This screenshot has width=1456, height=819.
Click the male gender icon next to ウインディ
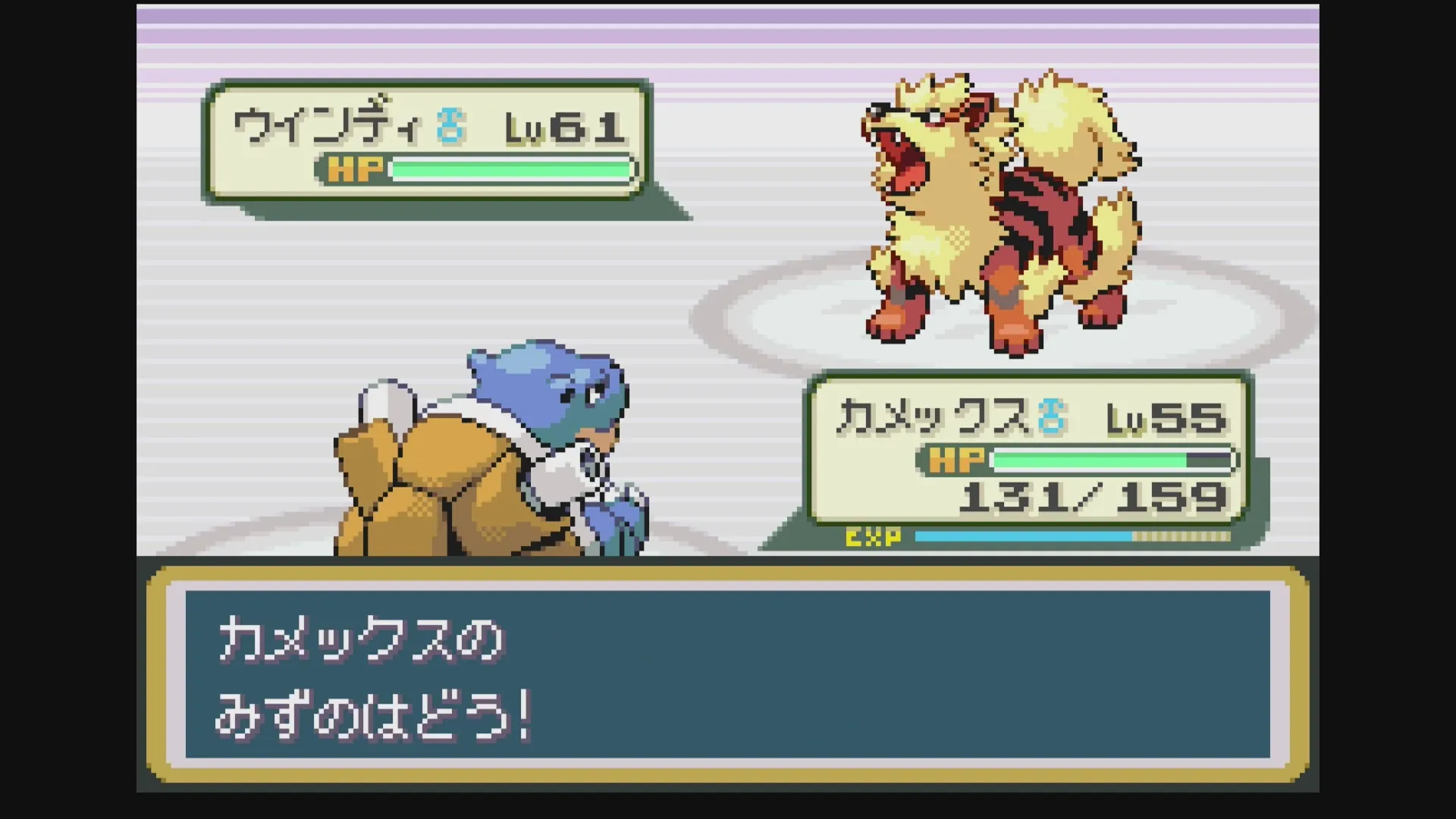450,127
